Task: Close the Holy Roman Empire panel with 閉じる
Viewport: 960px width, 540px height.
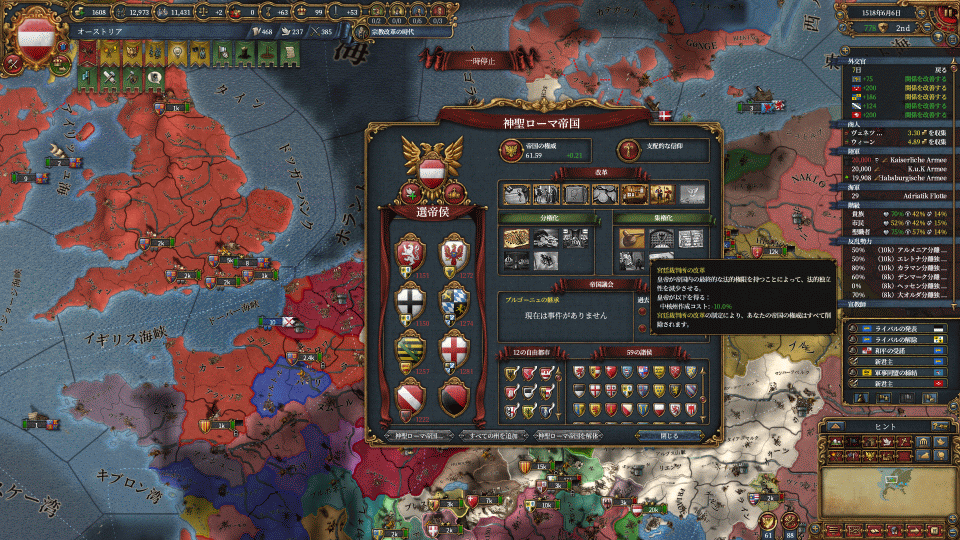Action: [669, 436]
